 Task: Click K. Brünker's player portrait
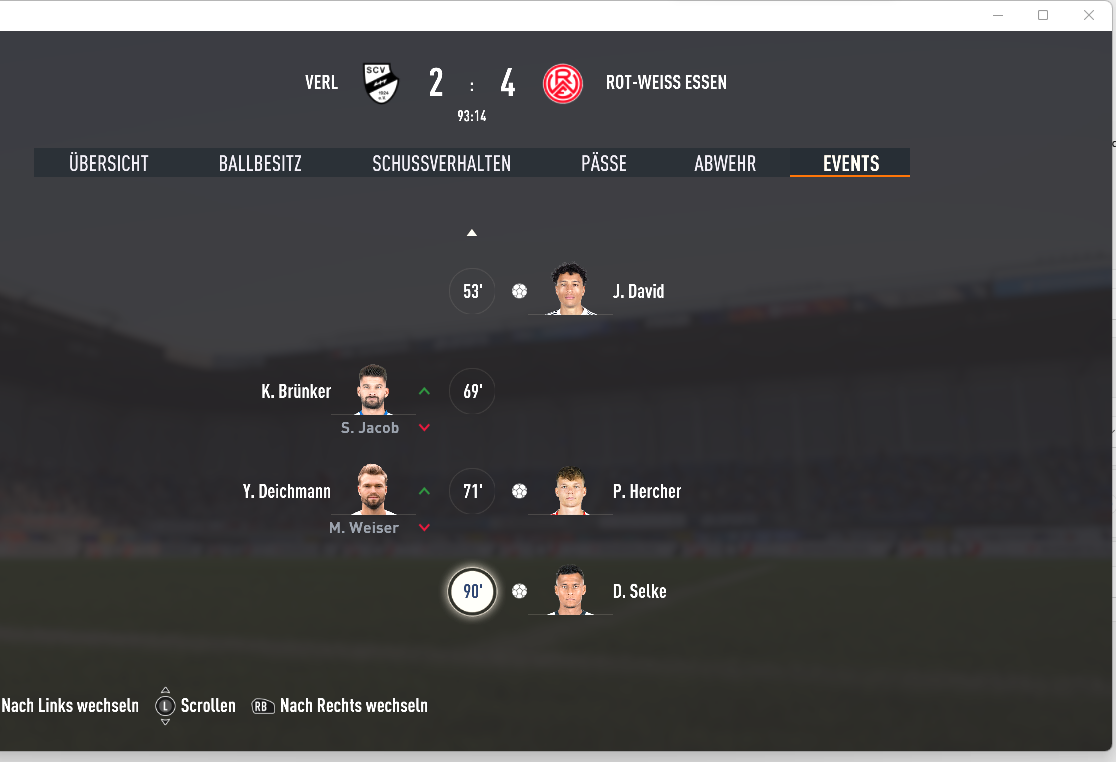pyautogui.click(x=373, y=390)
